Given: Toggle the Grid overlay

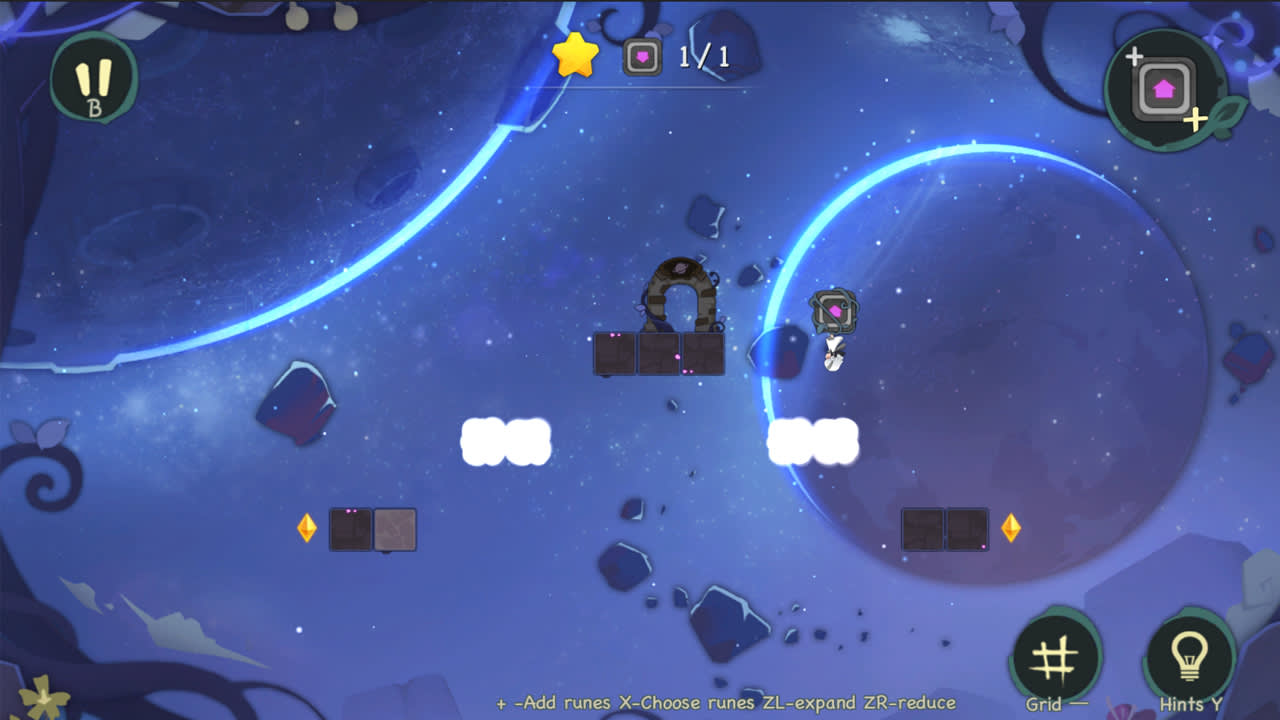Looking at the screenshot, I should coord(1055,658).
